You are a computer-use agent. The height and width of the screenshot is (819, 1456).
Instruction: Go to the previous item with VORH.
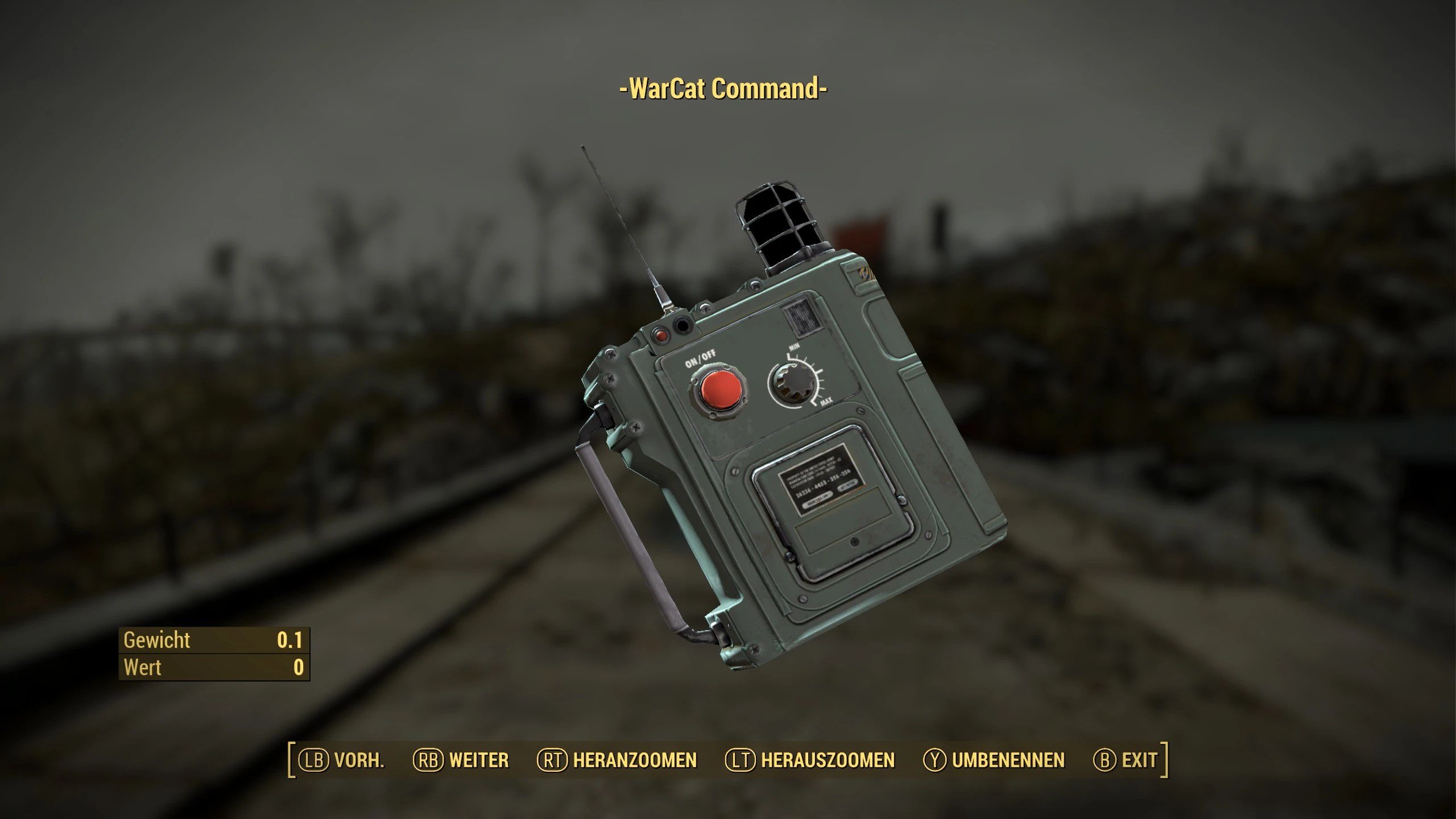(342, 760)
